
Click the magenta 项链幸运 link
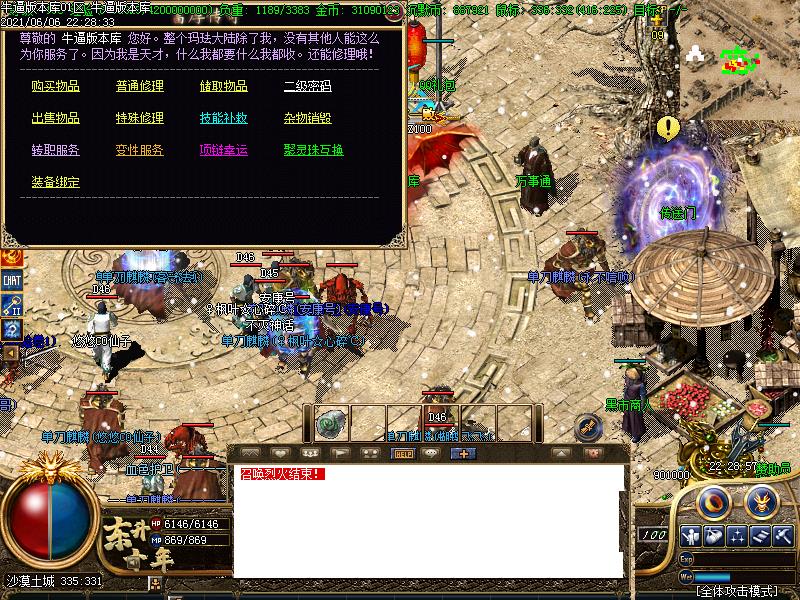click(223, 151)
